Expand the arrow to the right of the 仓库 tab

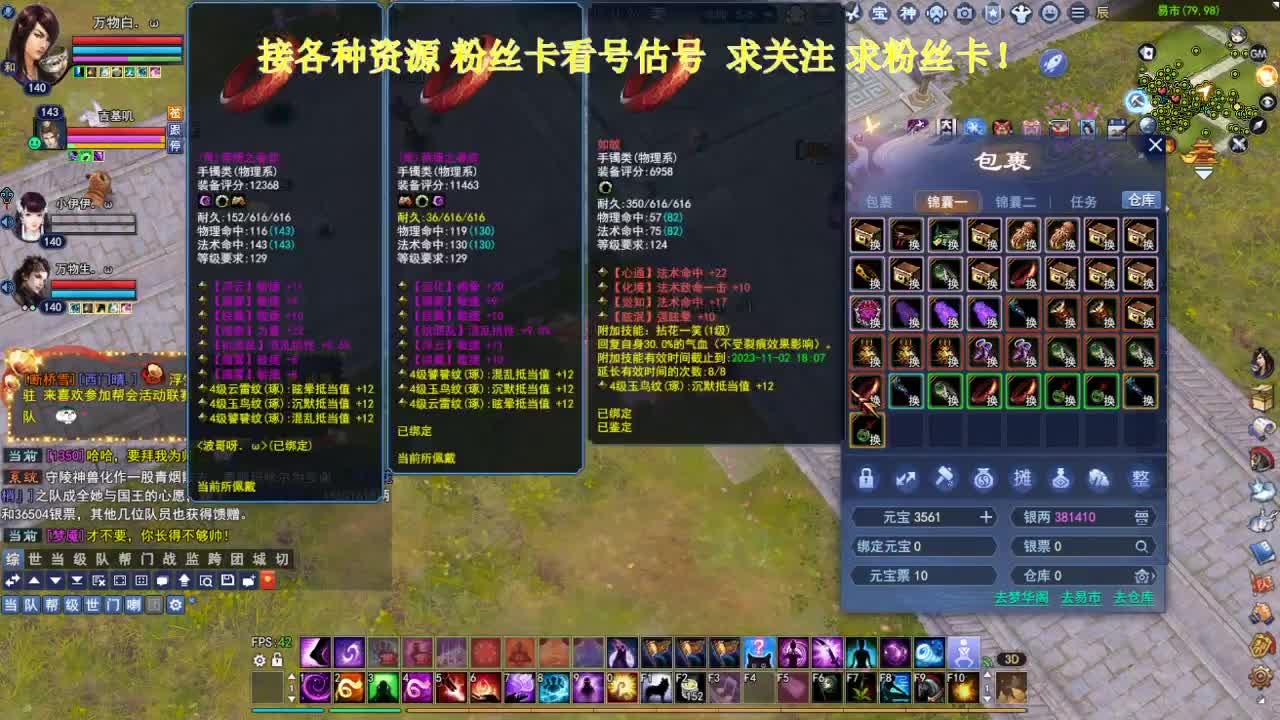click(1166, 207)
